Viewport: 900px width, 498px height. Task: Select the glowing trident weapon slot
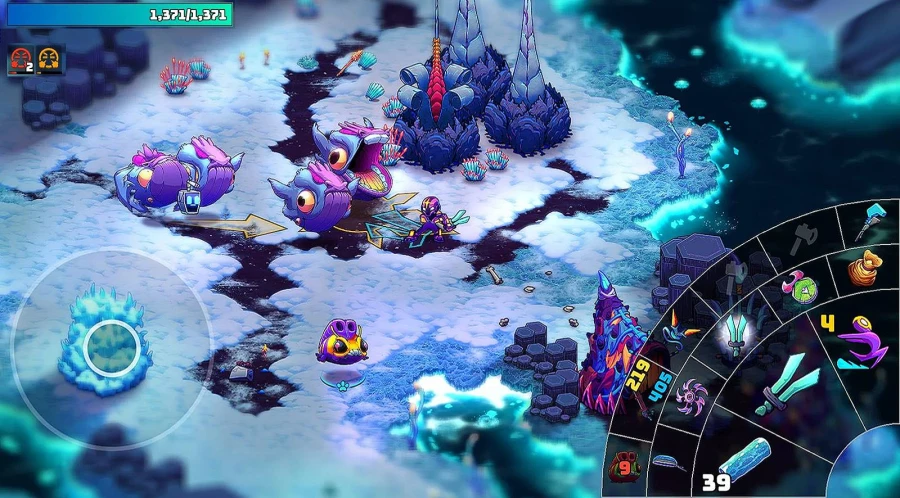[737, 334]
